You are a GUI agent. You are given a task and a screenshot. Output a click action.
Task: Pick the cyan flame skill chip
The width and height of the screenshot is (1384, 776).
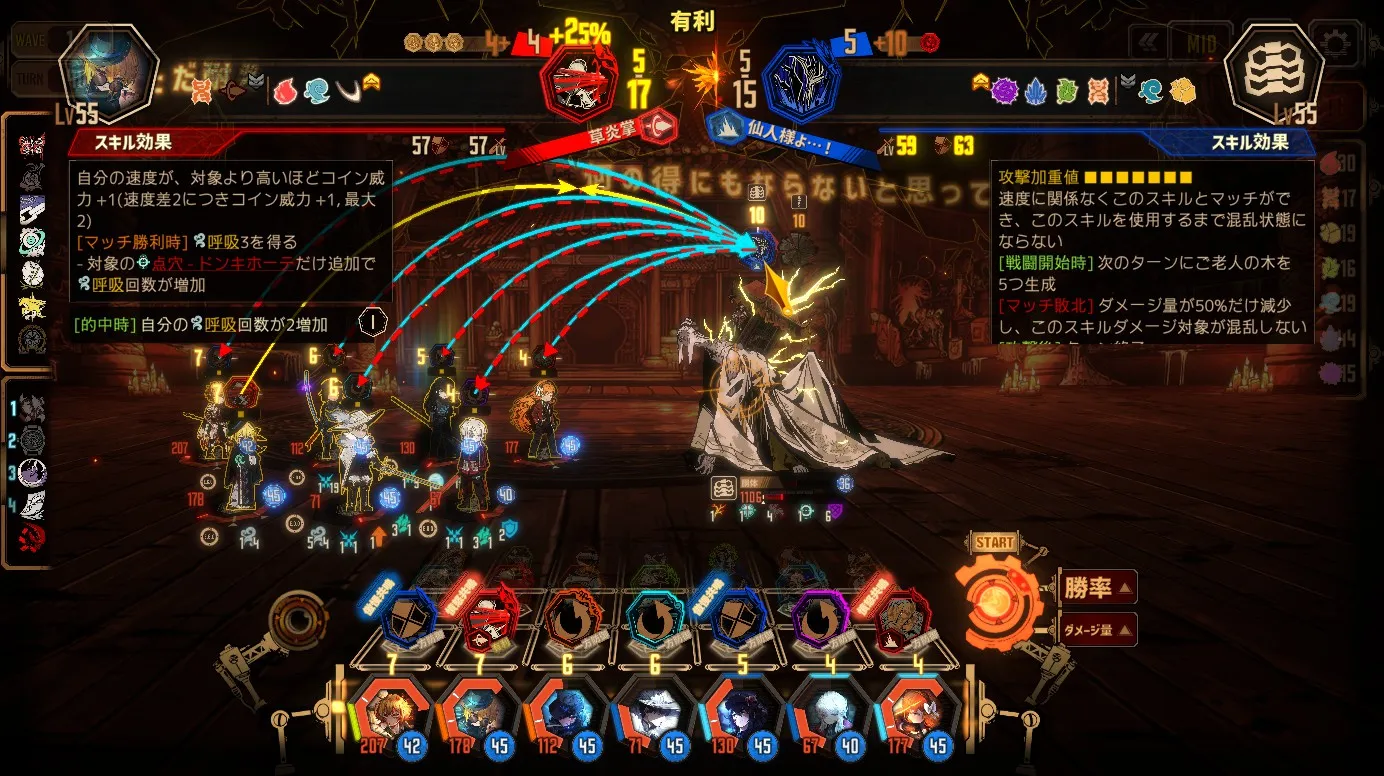click(653, 619)
